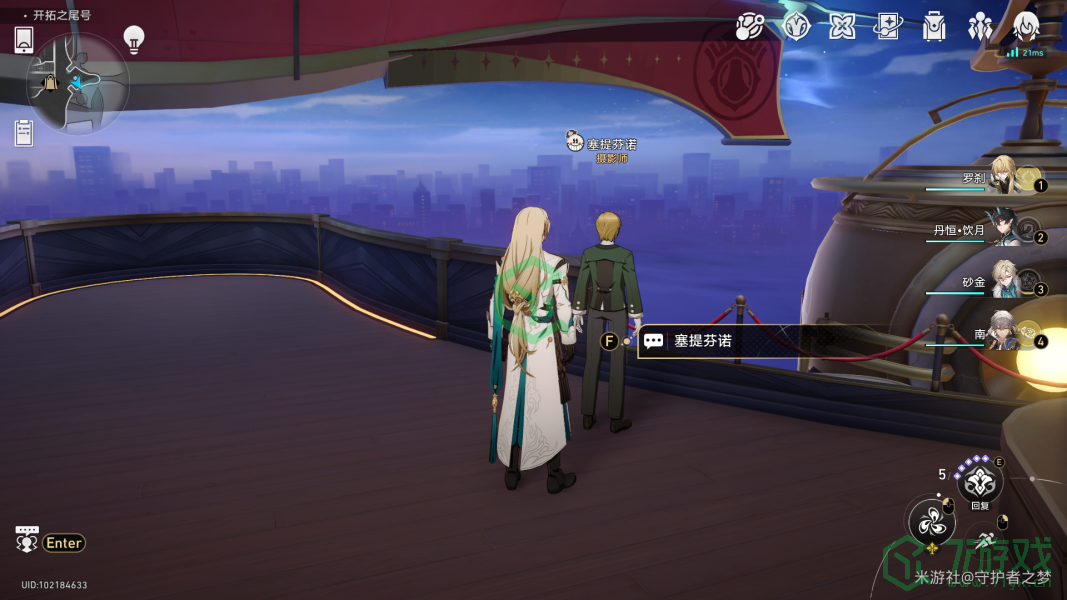Open the team lineup icon
The width and height of the screenshot is (1067, 600).
tap(980, 27)
